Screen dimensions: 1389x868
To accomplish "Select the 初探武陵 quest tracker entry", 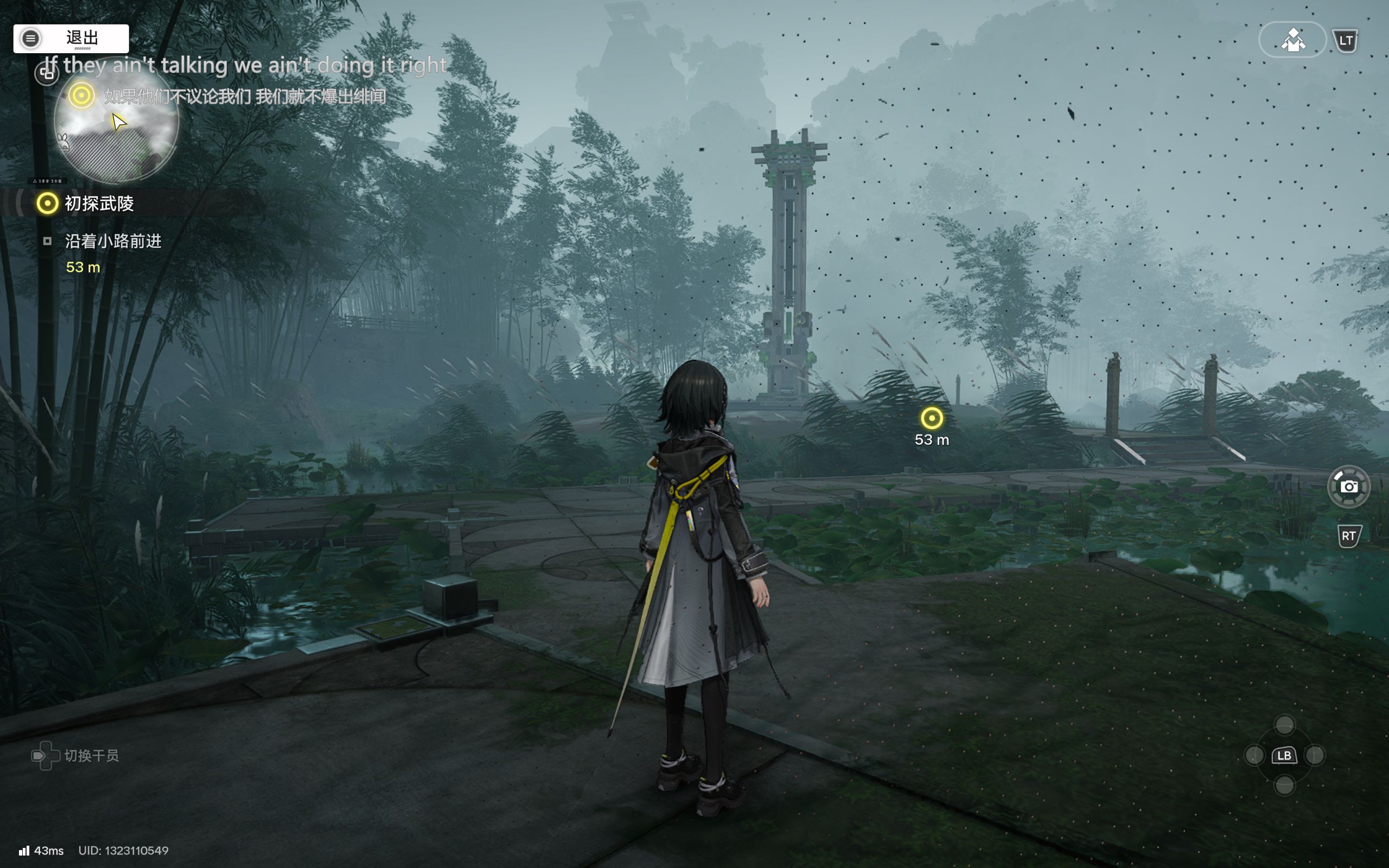I will pos(99,203).
